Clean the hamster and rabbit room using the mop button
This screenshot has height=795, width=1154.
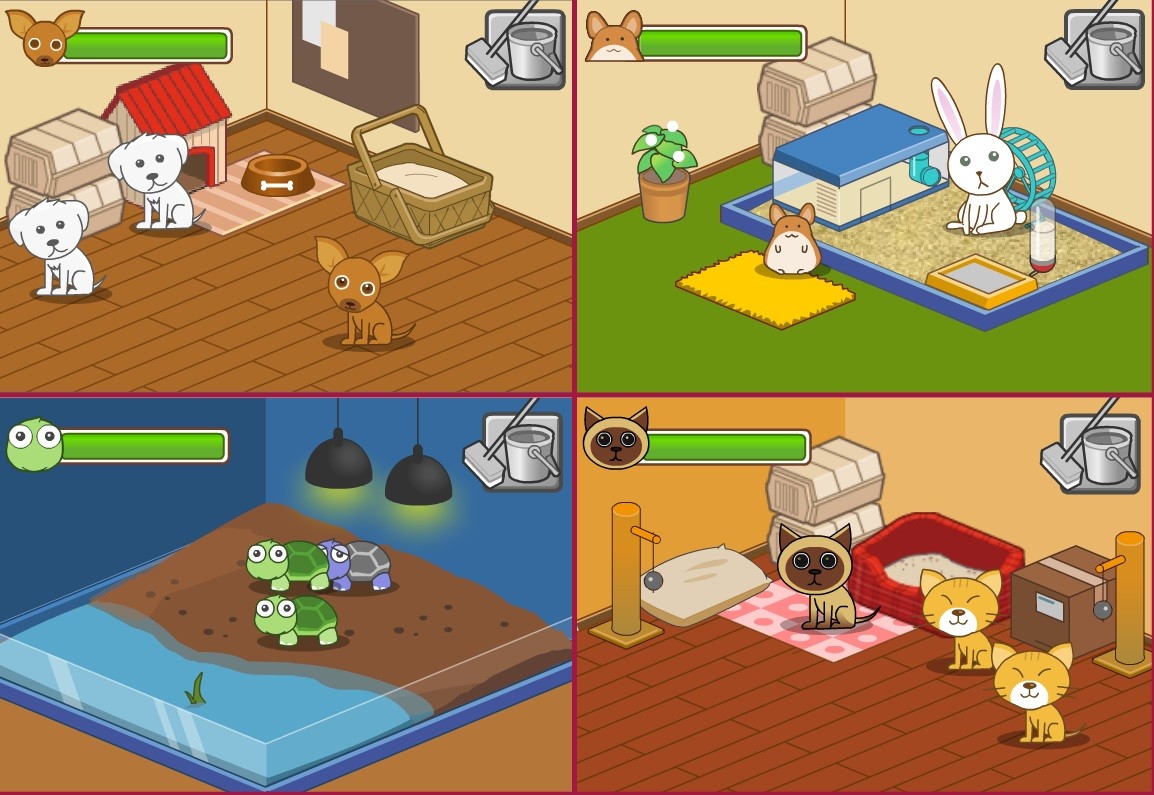[x=1097, y=50]
